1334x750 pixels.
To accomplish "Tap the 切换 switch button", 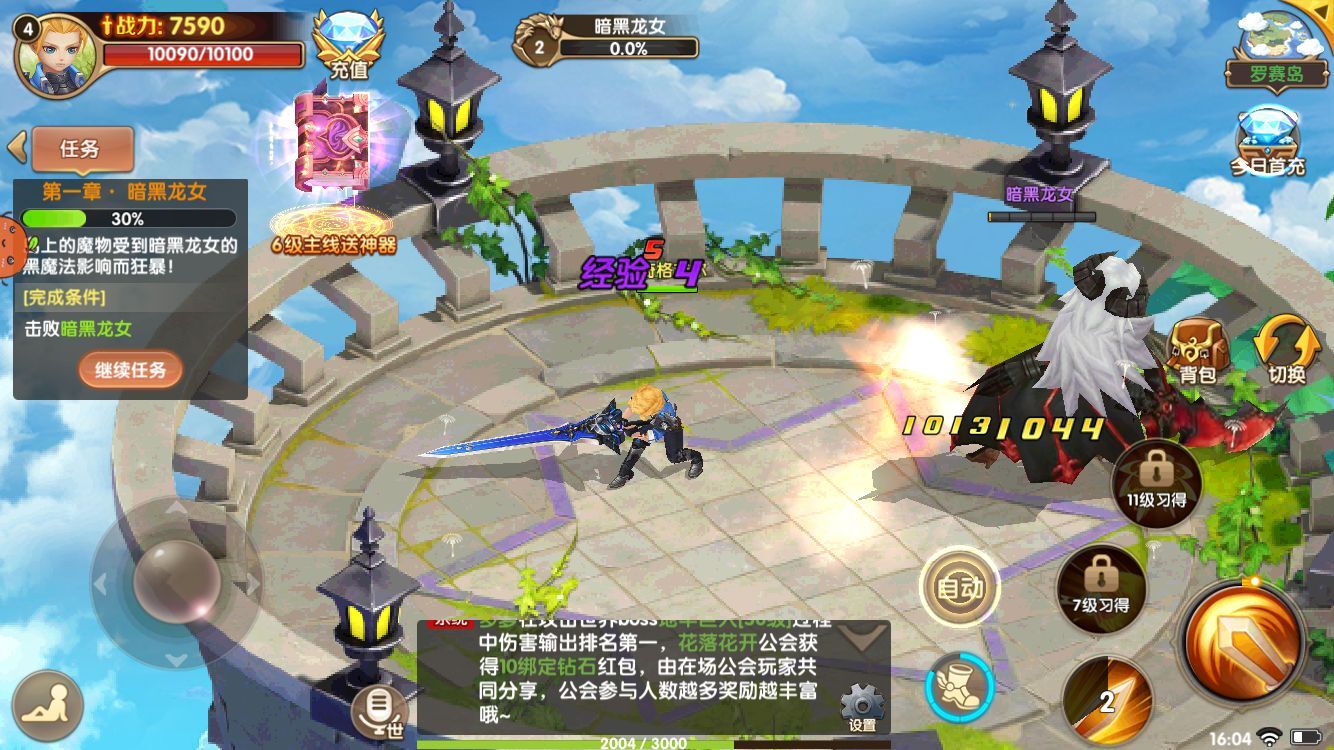I will (x=1286, y=352).
